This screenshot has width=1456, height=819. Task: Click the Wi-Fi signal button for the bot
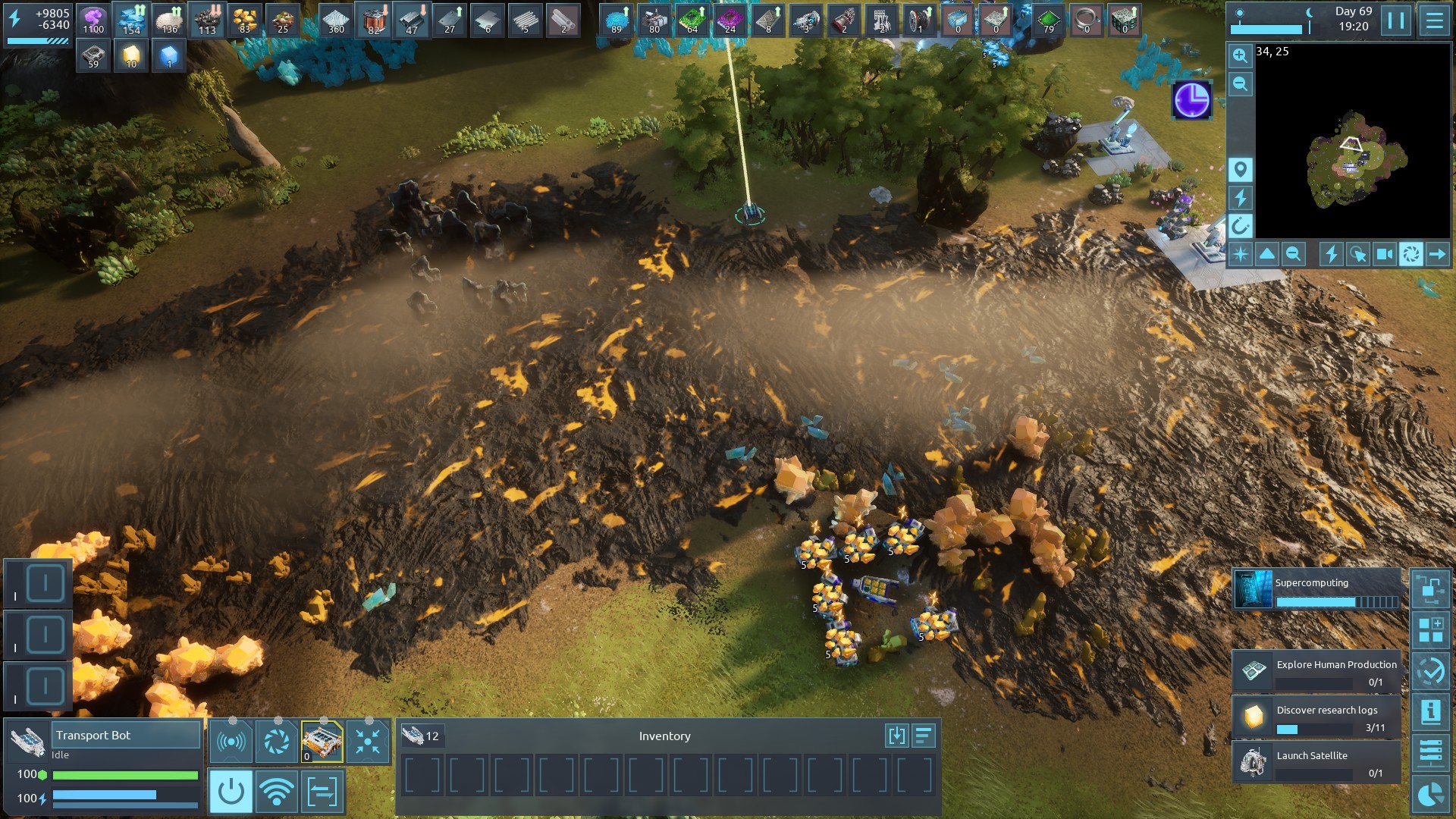pos(277,792)
